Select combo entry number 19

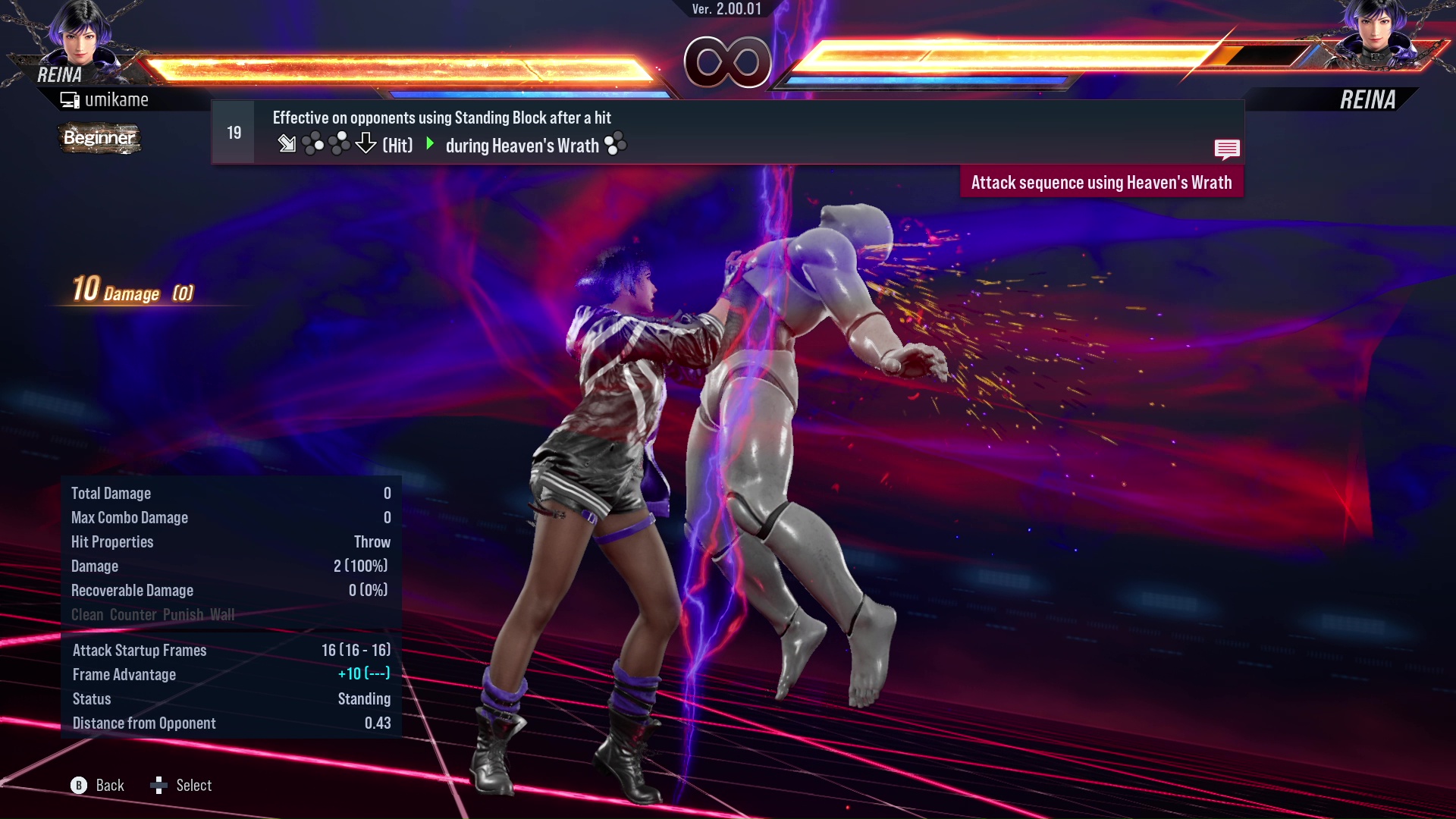point(232,132)
